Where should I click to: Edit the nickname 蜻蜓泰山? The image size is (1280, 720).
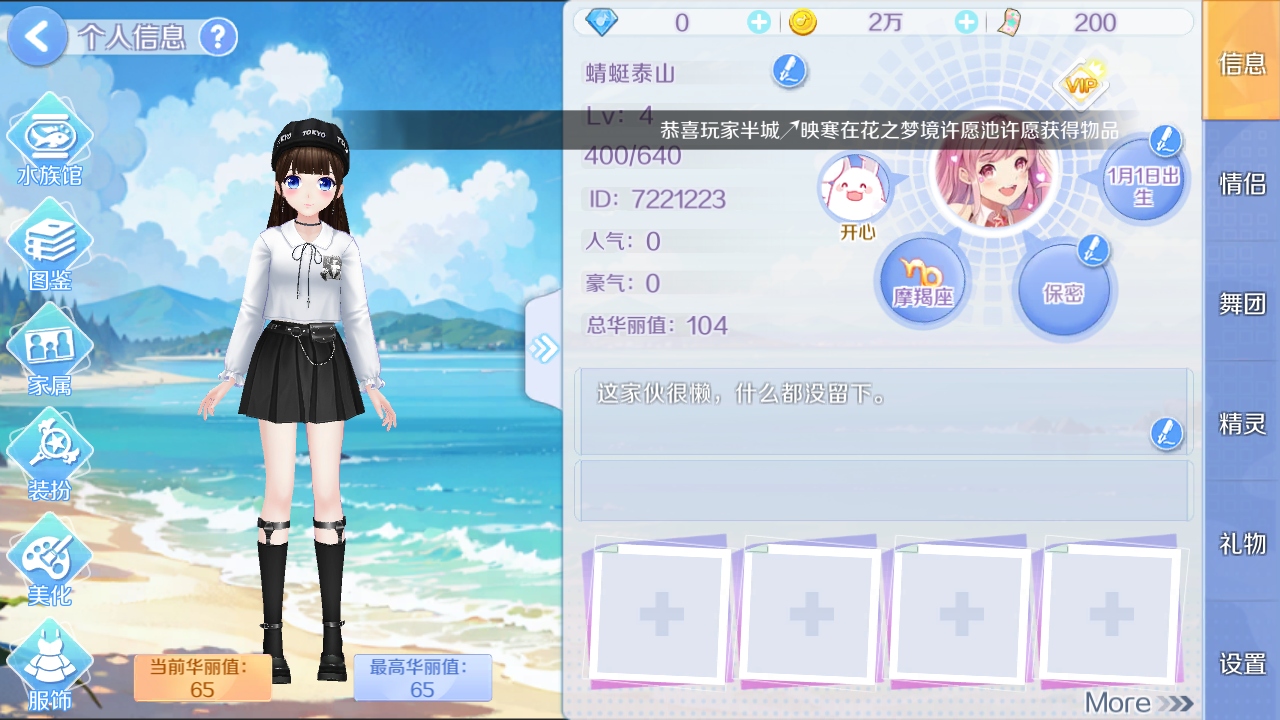click(790, 70)
